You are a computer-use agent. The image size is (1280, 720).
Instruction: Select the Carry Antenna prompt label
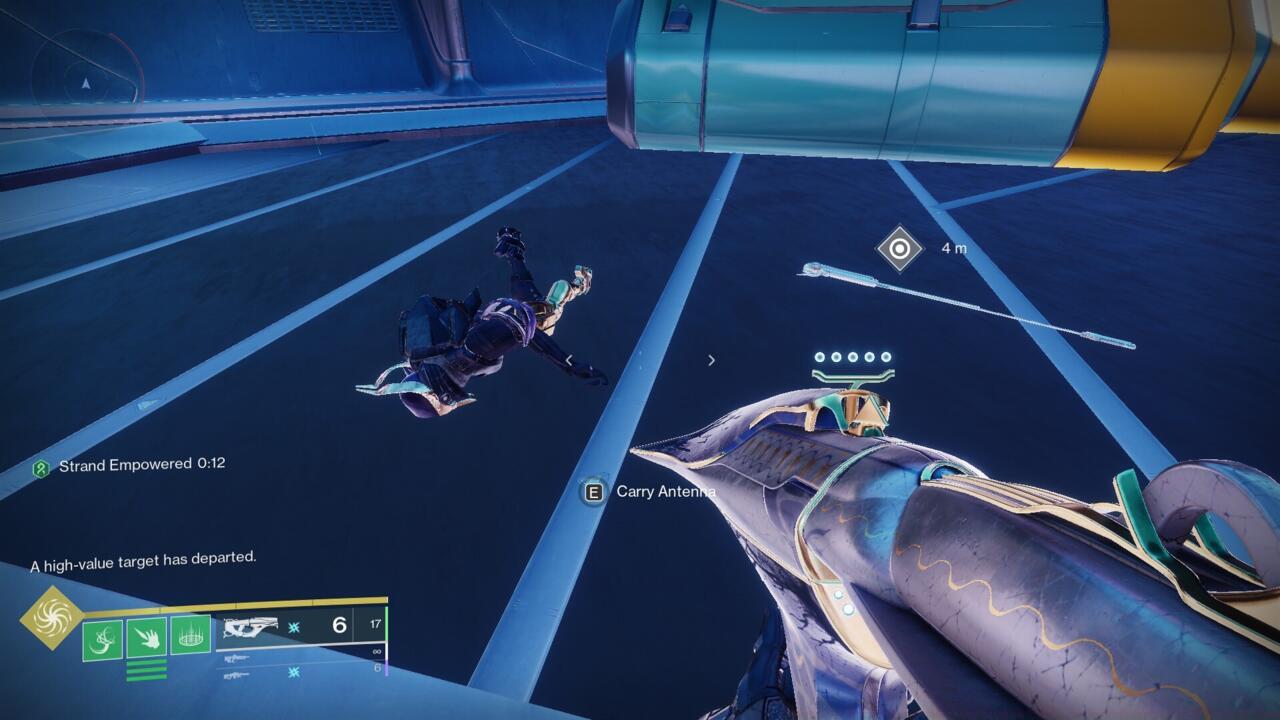pyautogui.click(x=664, y=492)
